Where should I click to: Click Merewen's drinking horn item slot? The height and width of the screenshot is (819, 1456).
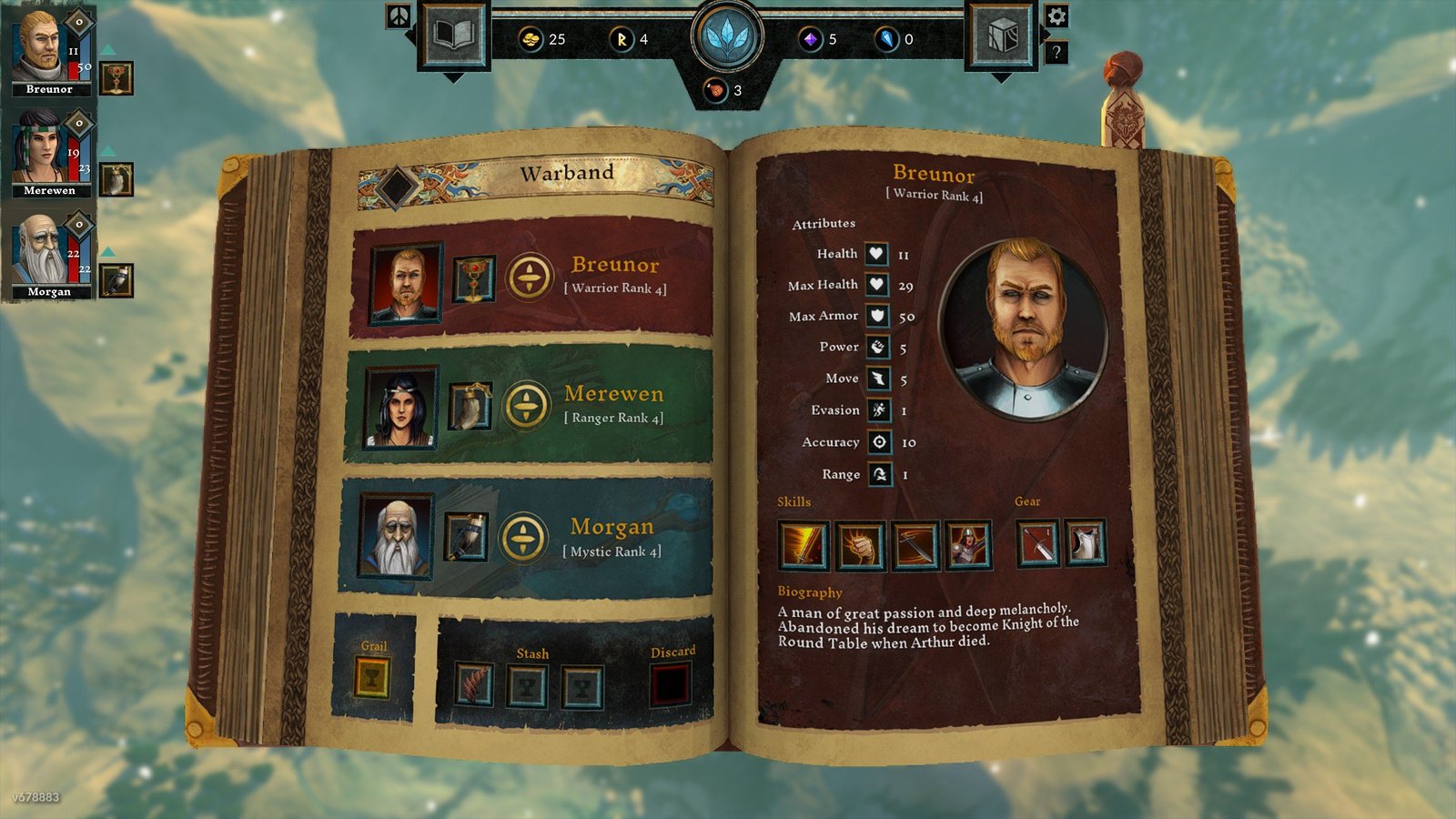point(470,406)
